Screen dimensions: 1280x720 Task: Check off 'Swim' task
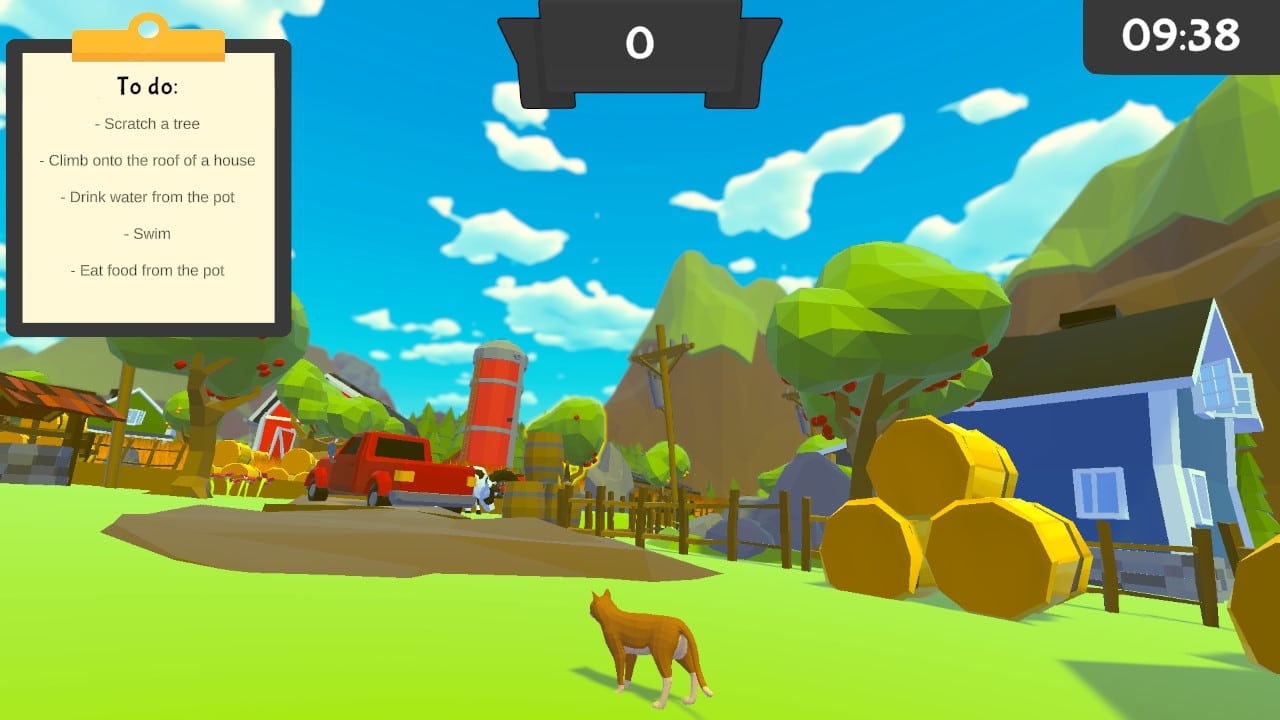click(x=148, y=233)
